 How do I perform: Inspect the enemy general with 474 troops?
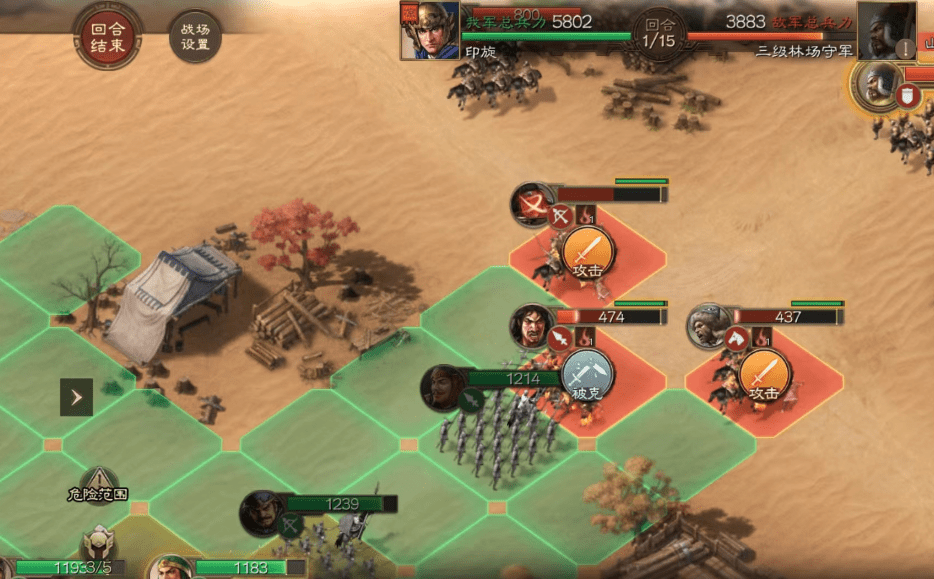pyautogui.click(x=532, y=326)
